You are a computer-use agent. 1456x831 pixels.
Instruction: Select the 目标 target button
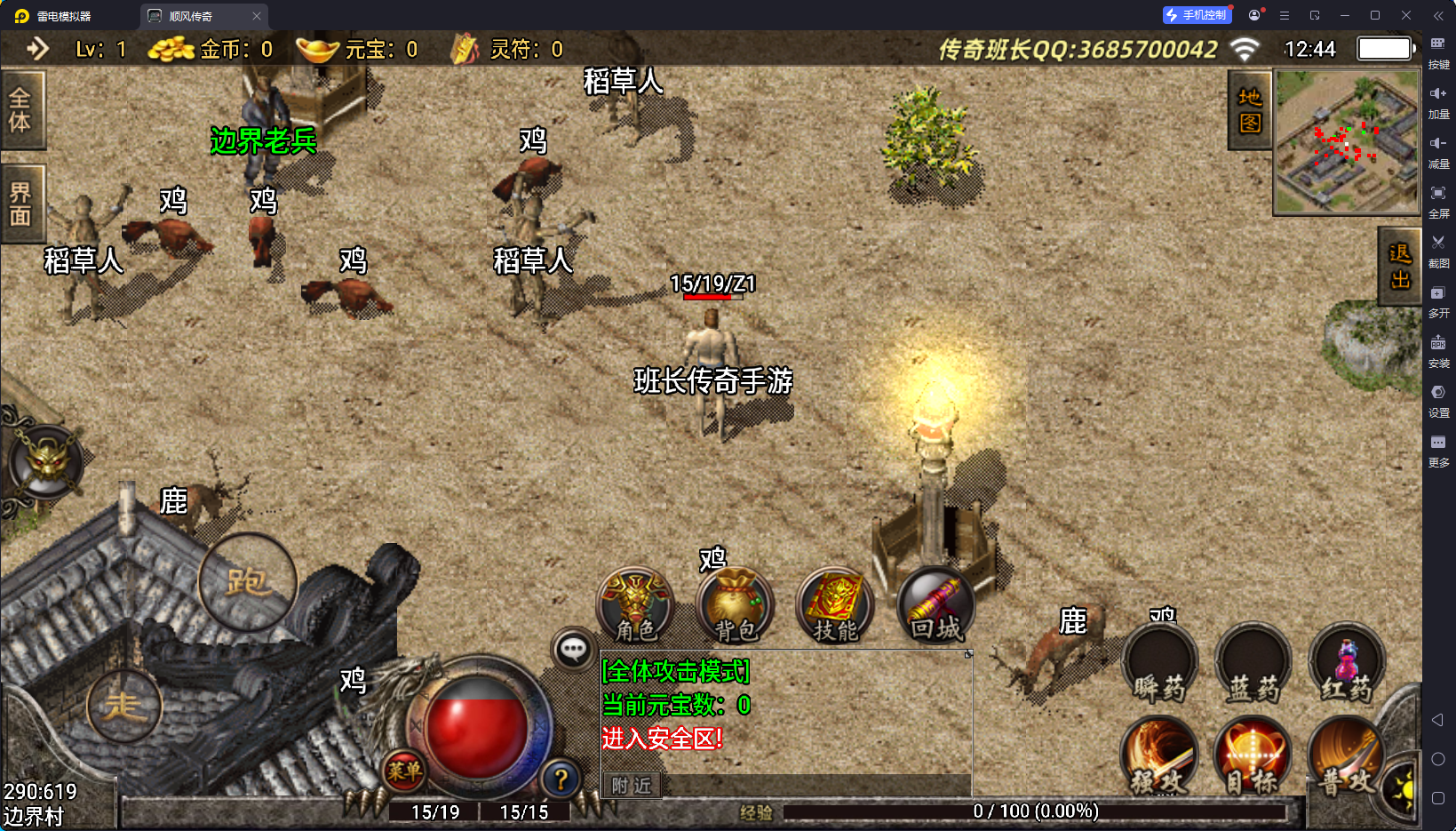point(1253,755)
